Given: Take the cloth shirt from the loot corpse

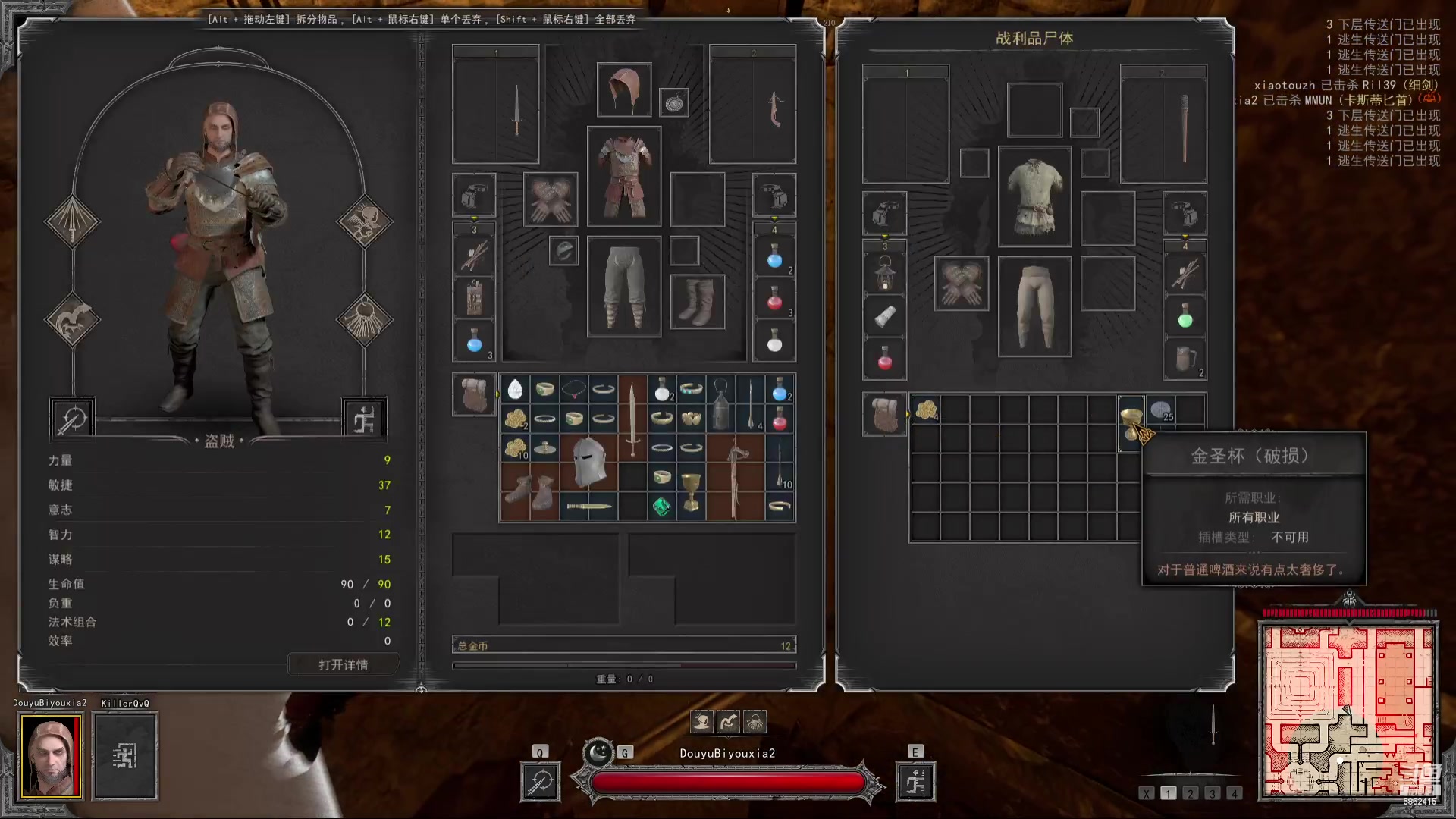Looking at the screenshot, I should [x=1034, y=196].
